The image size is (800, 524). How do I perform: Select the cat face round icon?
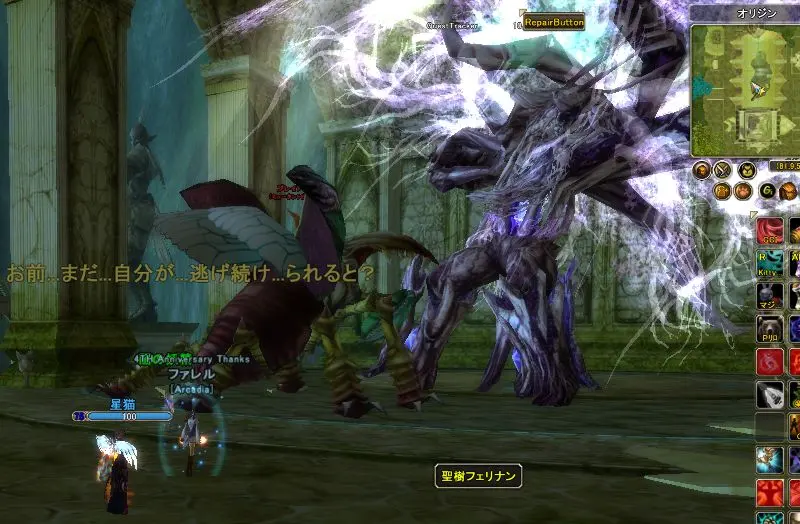click(x=746, y=170)
